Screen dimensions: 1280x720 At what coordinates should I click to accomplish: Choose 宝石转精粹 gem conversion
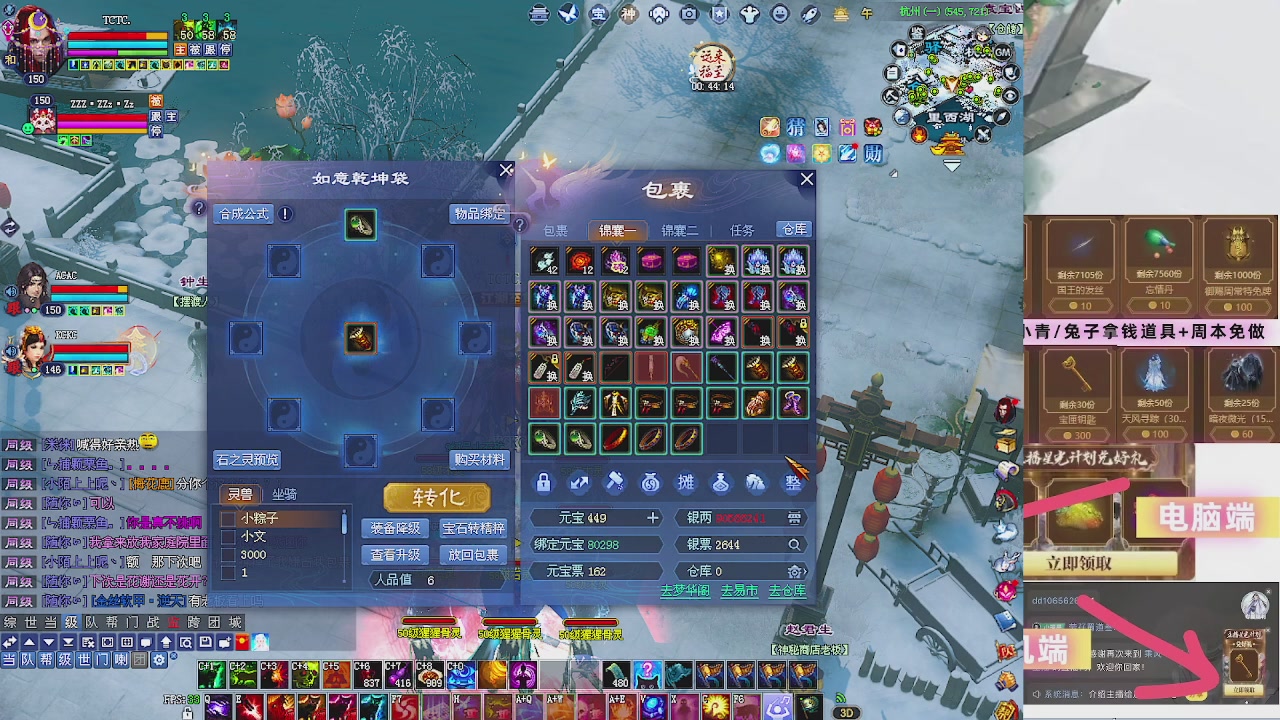click(473, 528)
